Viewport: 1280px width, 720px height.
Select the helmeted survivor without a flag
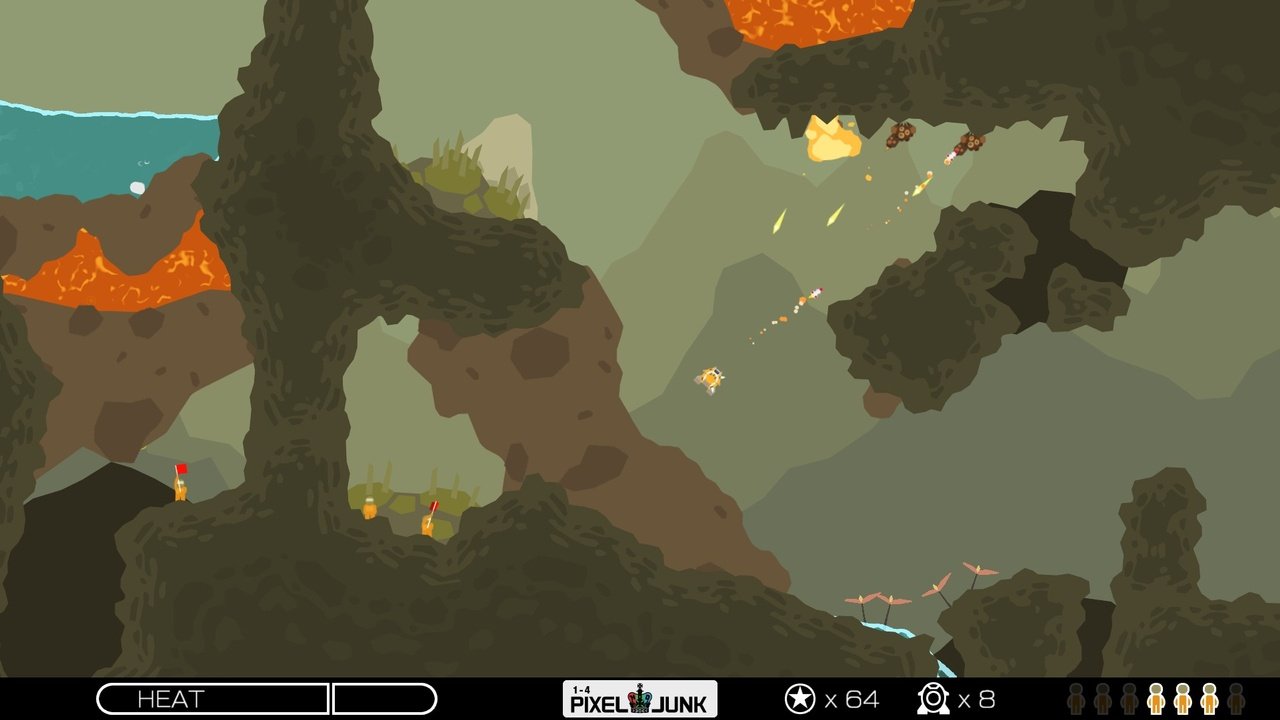[x=370, y=508]
